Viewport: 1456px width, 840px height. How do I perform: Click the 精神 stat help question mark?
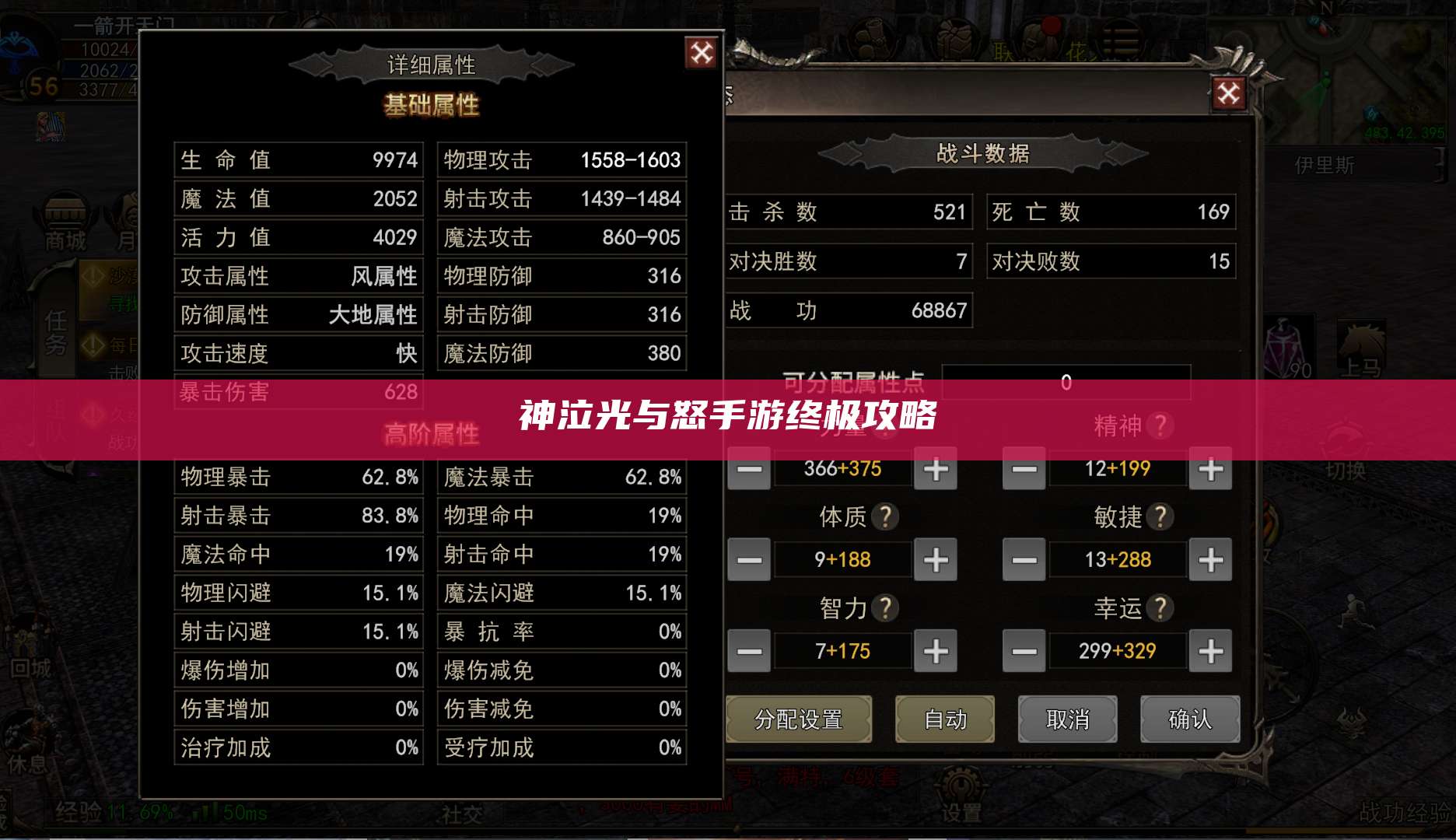point(1161,427)
